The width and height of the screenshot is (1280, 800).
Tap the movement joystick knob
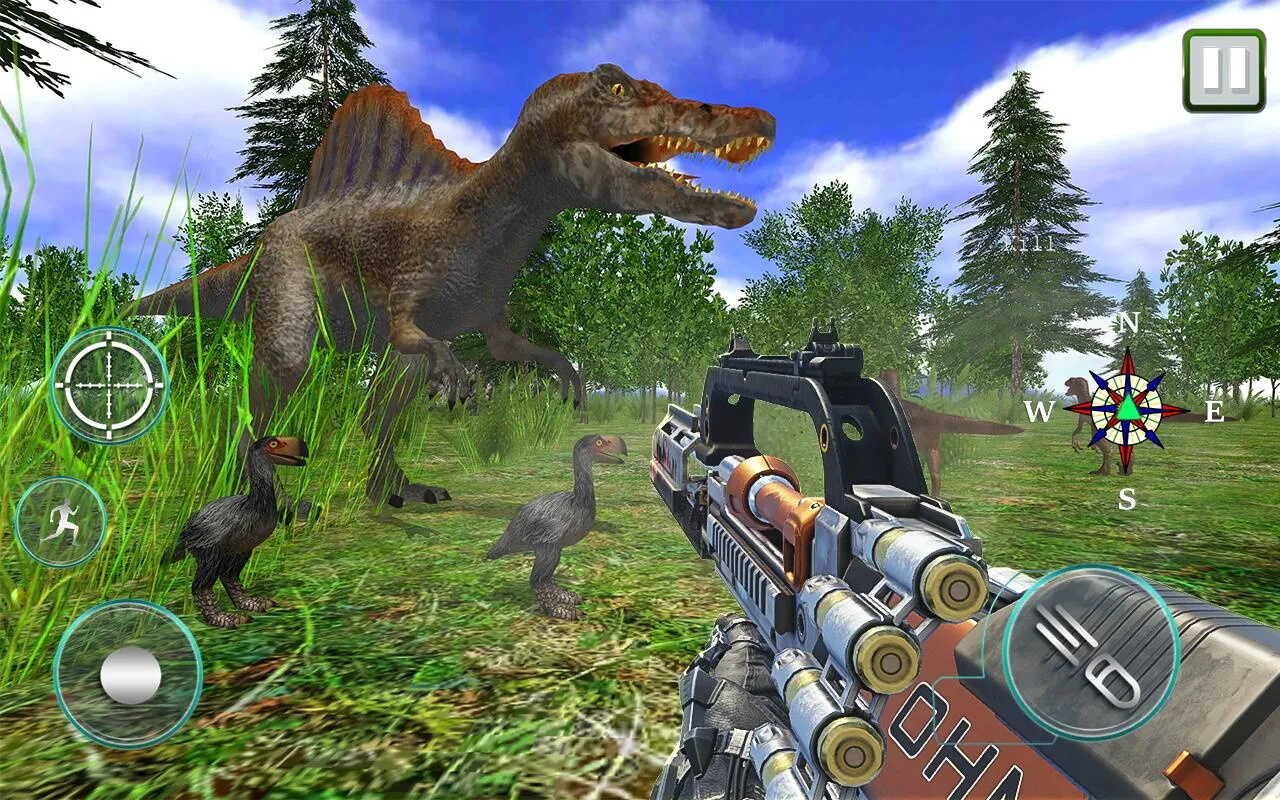130,676
